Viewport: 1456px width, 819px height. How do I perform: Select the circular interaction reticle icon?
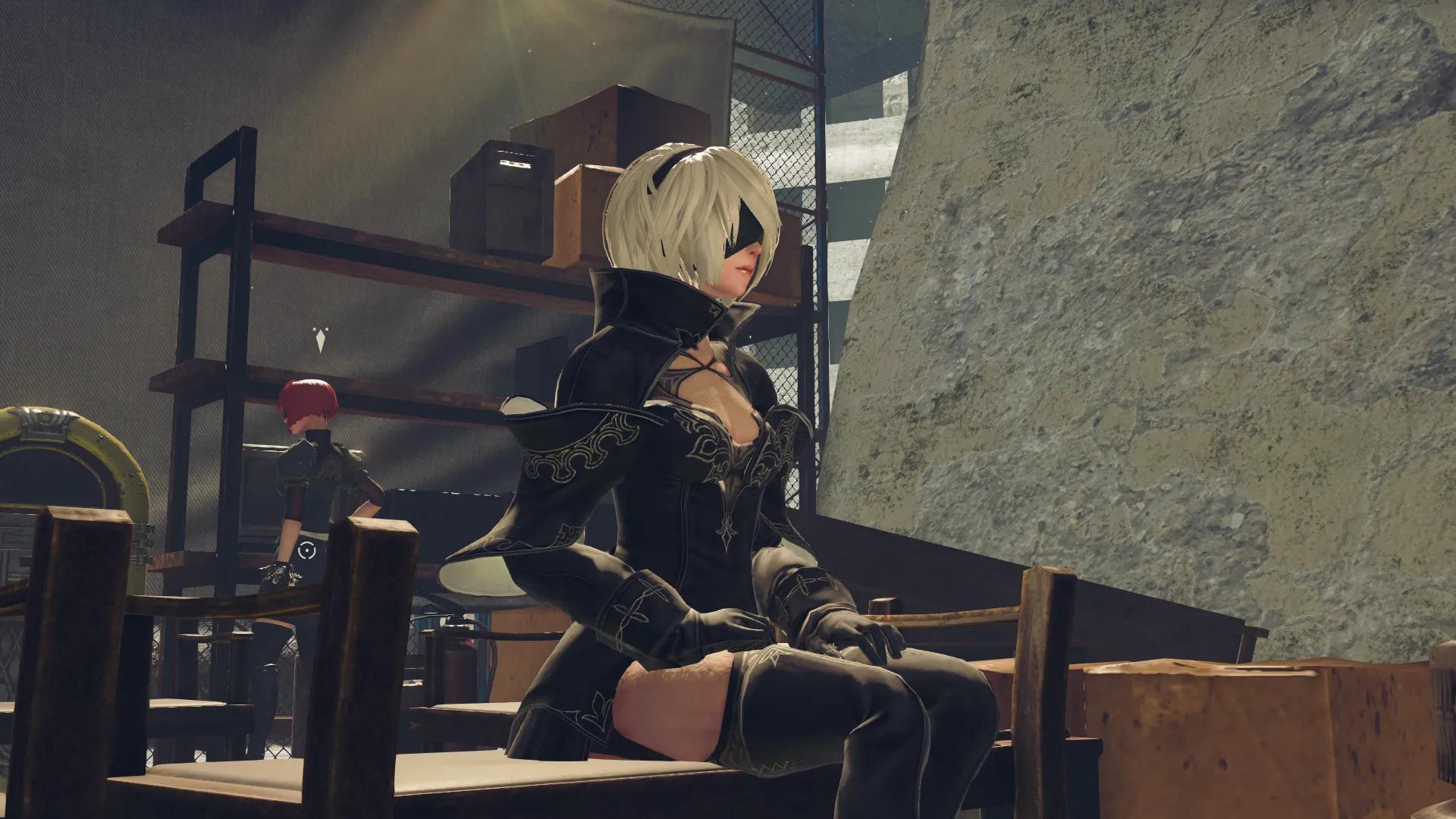(306, 551)
